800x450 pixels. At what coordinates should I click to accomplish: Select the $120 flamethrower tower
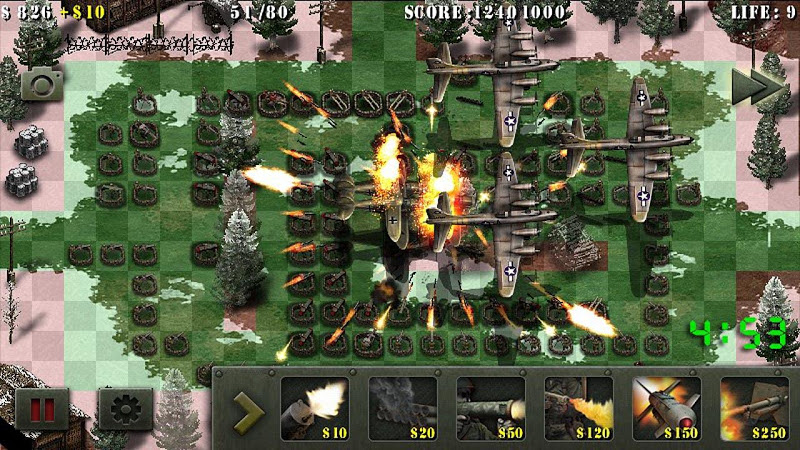point(578,407)
